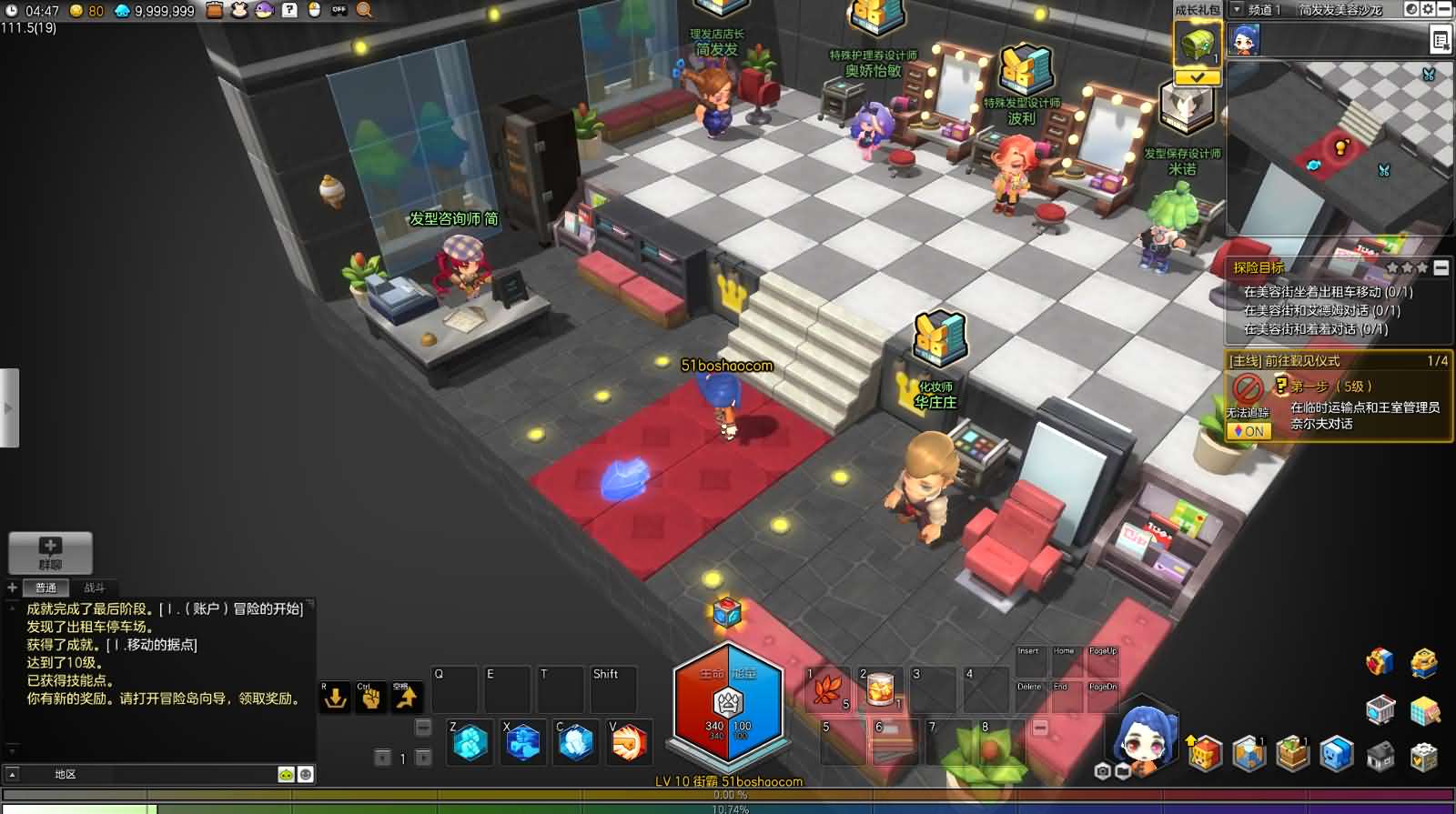The width and height of the screenshot is (1456, 814).
Task: Open the 地区 dropdown below the chat window
Action: pyautogui.click(x=64, y=773)
